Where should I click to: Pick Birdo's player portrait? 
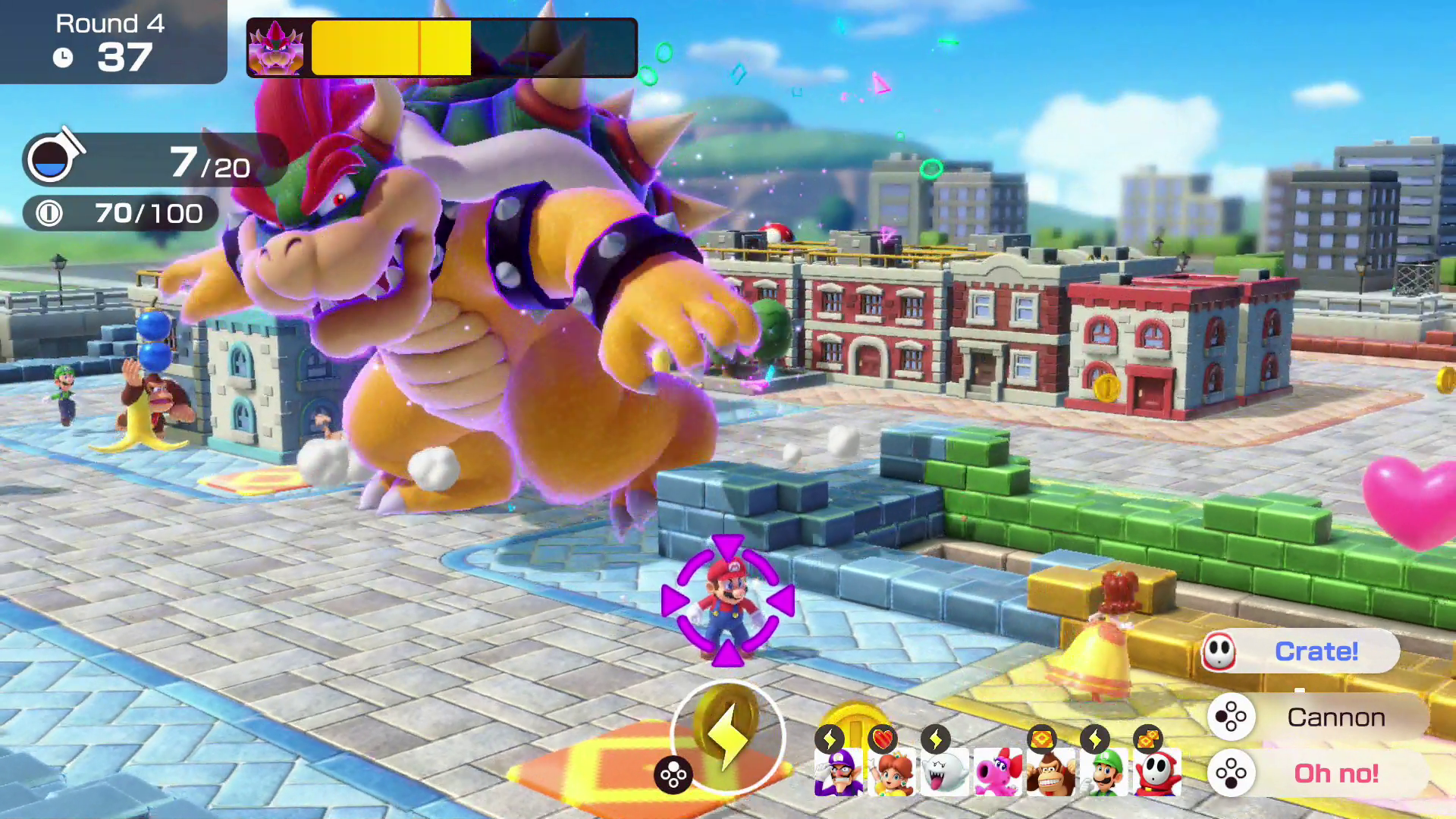click(998, 772)
